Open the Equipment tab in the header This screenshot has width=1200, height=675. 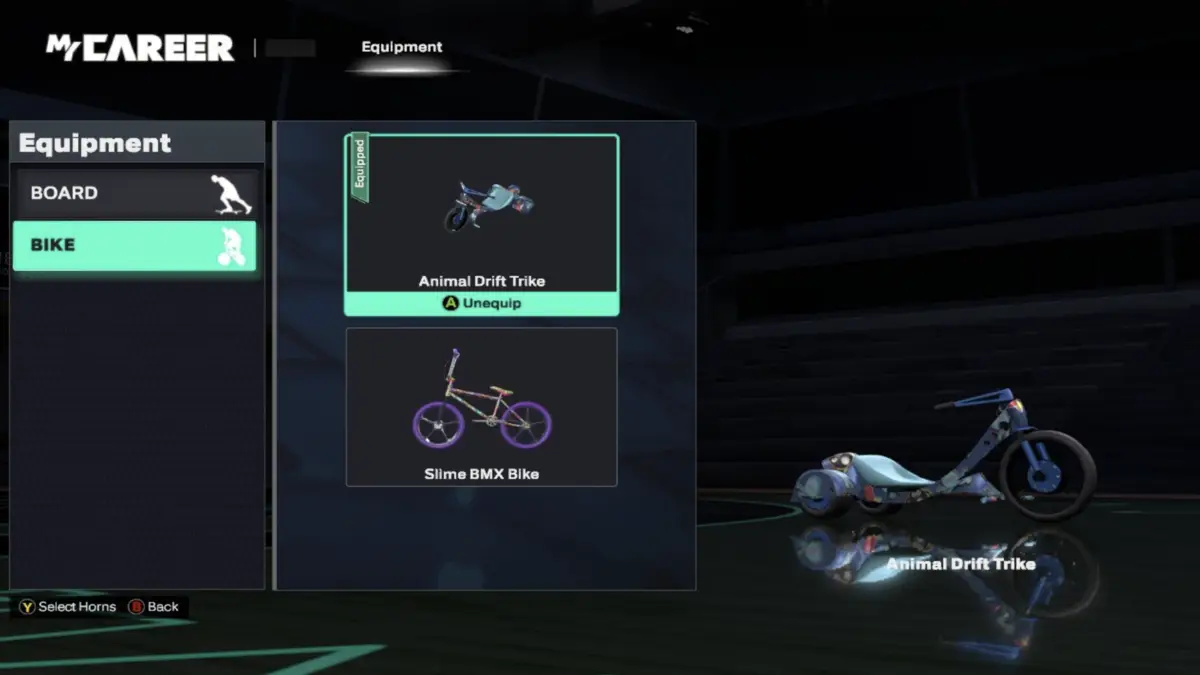[x=401, y=47]
